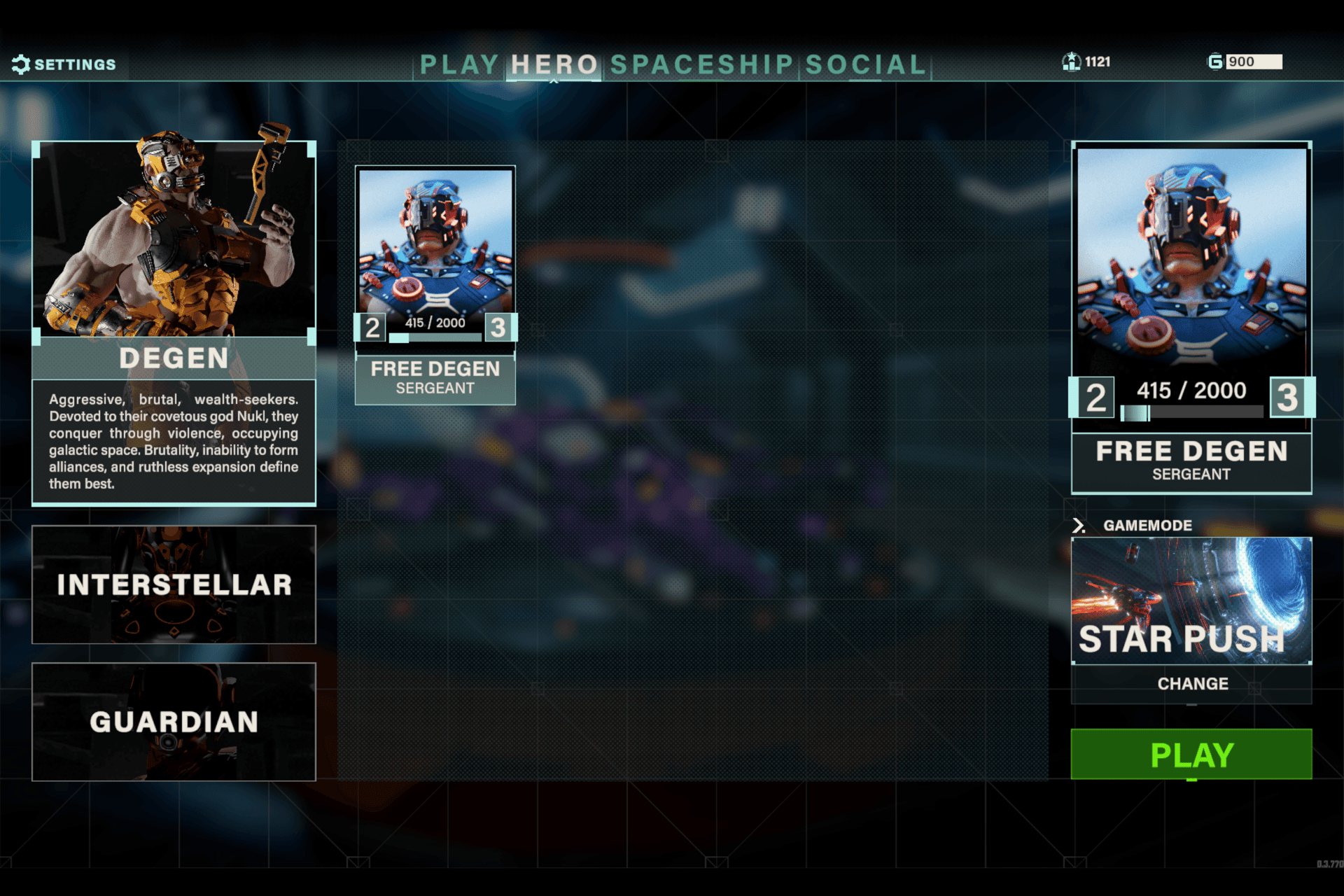The width and height of the screenshot is (1344, 896).
Task: Start the match with the green Play button
Action: tap(1191, 754)
